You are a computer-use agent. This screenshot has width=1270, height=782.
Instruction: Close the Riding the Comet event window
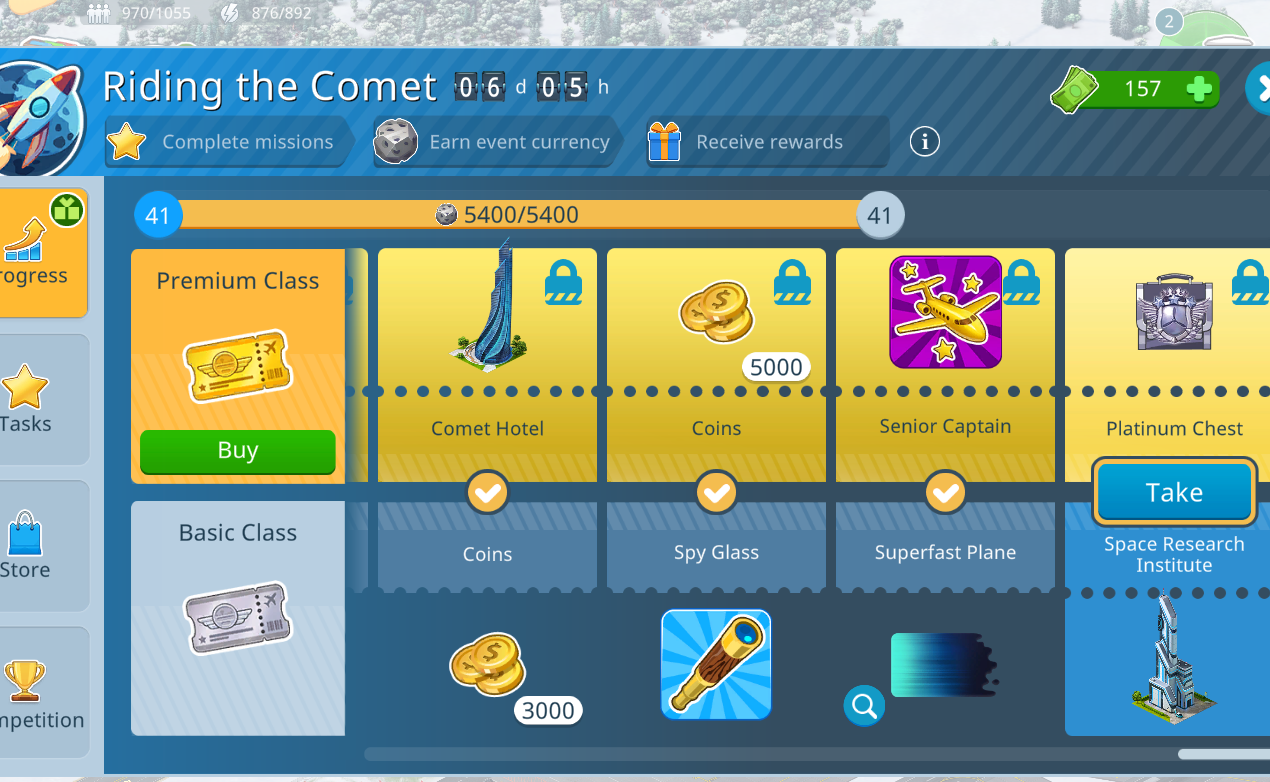tap(1258, 88)
